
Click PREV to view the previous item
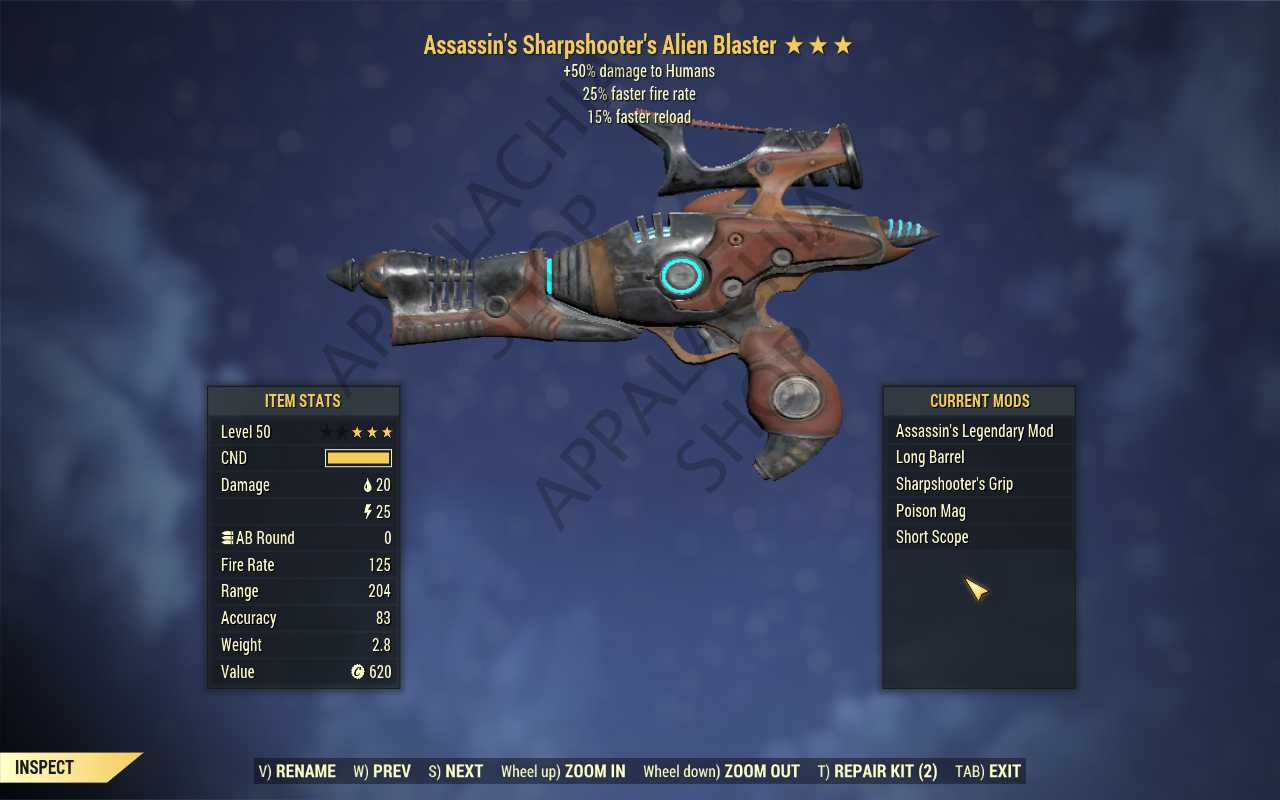[x=381, y=771]
